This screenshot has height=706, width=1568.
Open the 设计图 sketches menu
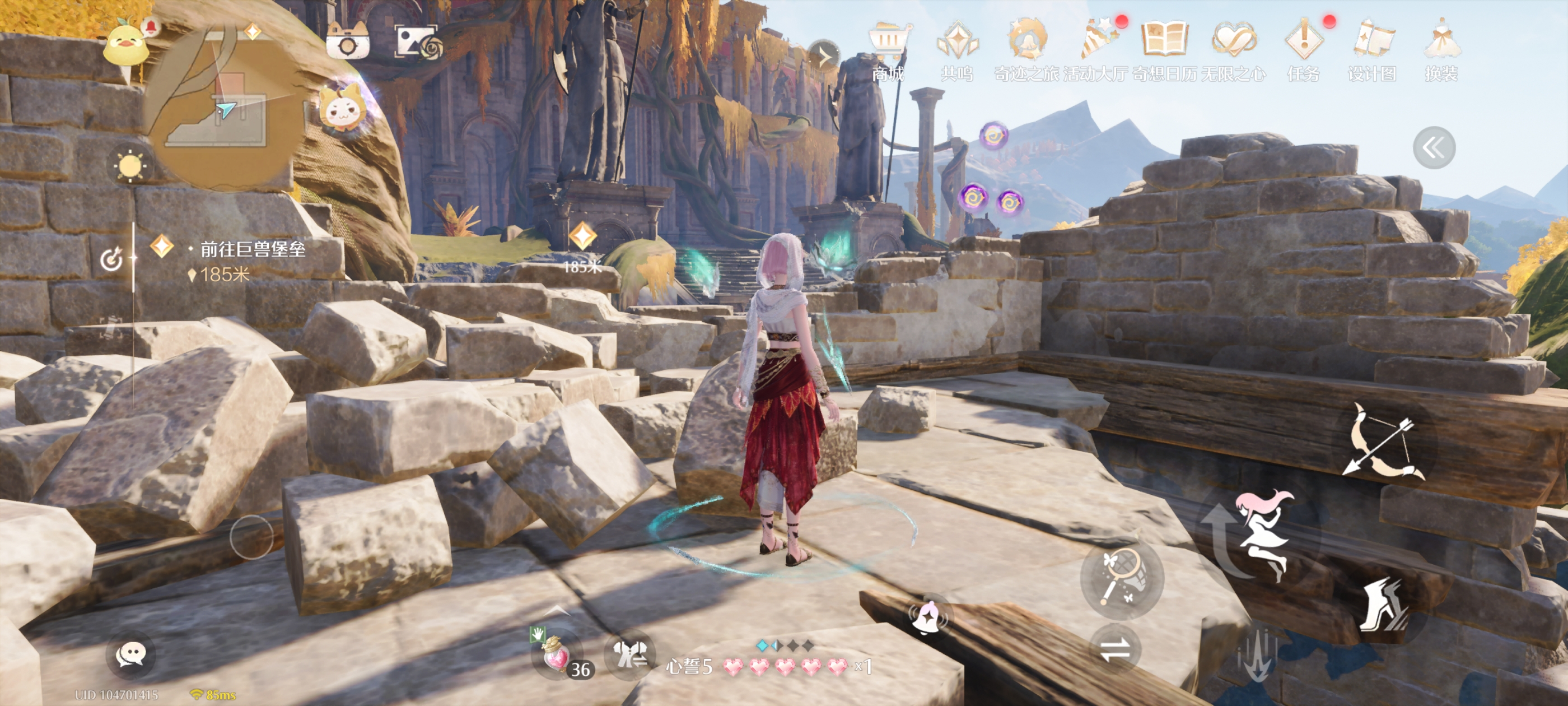click(1372, 49)
